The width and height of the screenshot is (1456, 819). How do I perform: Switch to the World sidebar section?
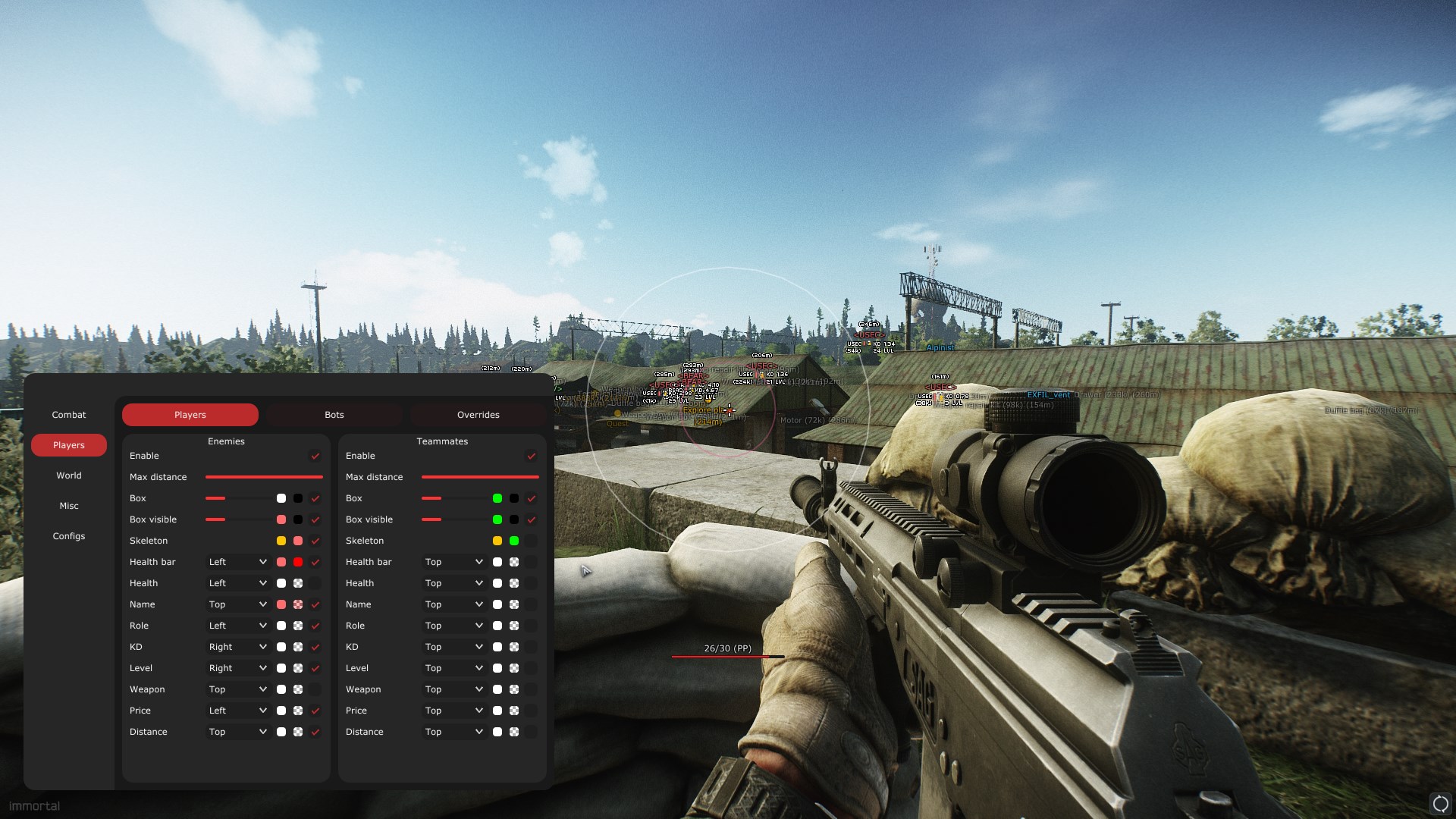pos(69,475)
